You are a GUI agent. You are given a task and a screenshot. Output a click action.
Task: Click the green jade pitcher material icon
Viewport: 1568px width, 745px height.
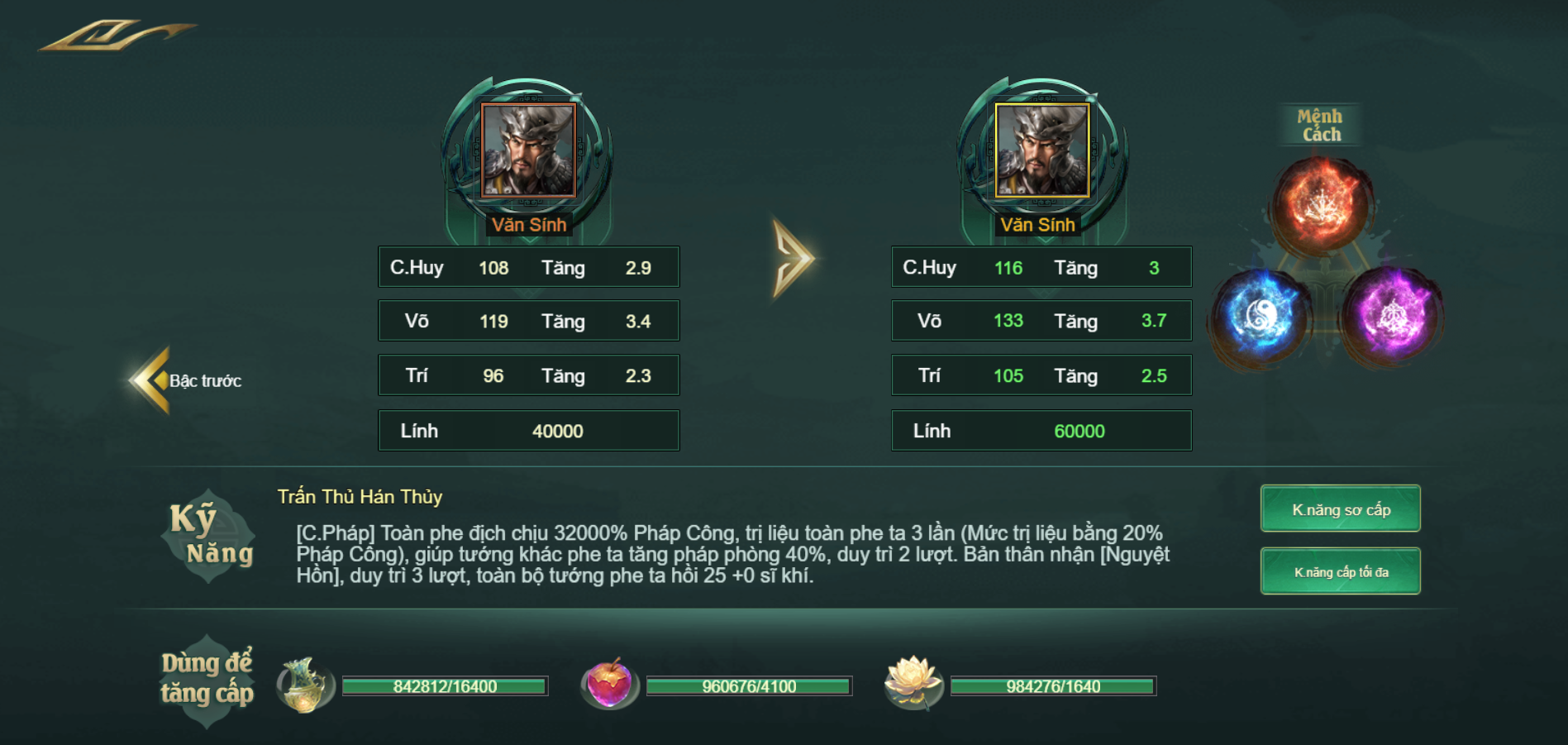click(304, 685)
